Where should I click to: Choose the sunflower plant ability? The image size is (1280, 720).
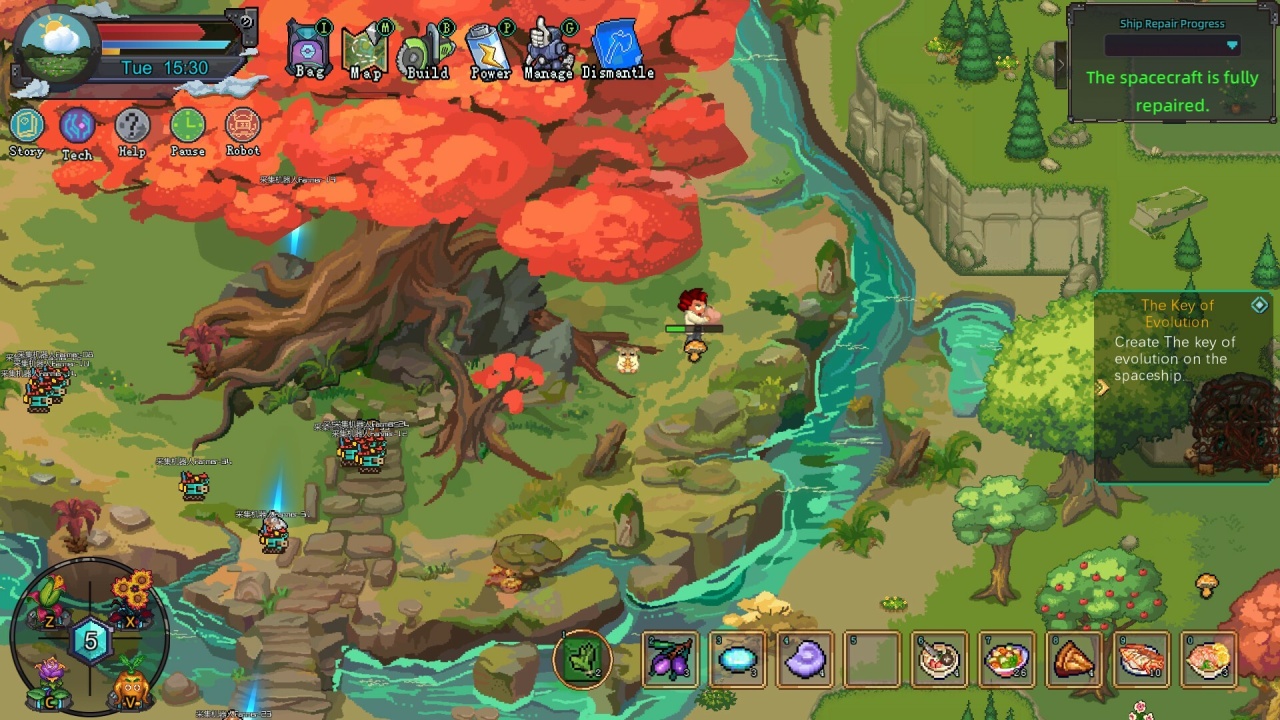click(x=132, y=596)
